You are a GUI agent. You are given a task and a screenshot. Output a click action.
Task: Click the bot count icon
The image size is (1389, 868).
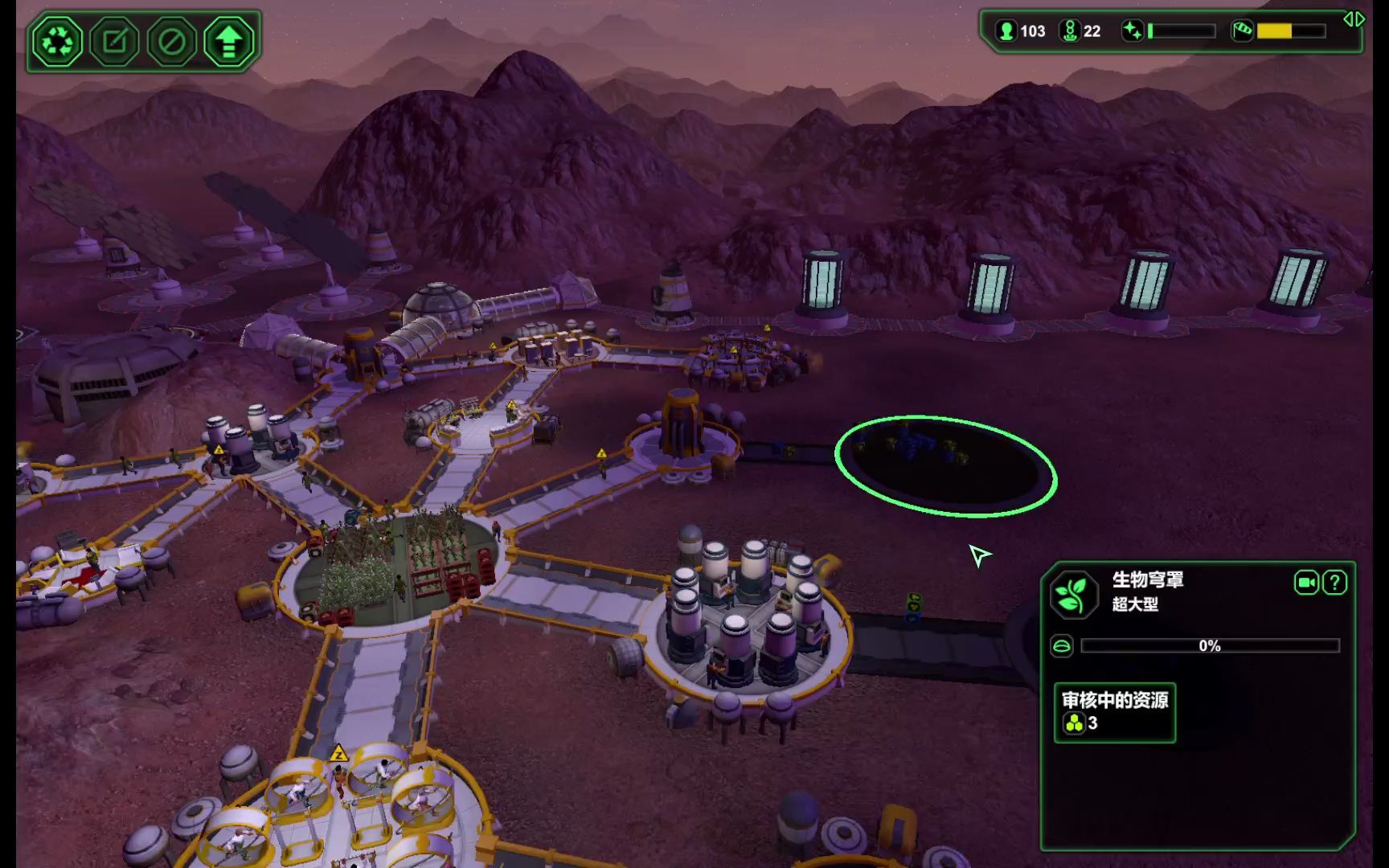click(x=1070, y=31)
